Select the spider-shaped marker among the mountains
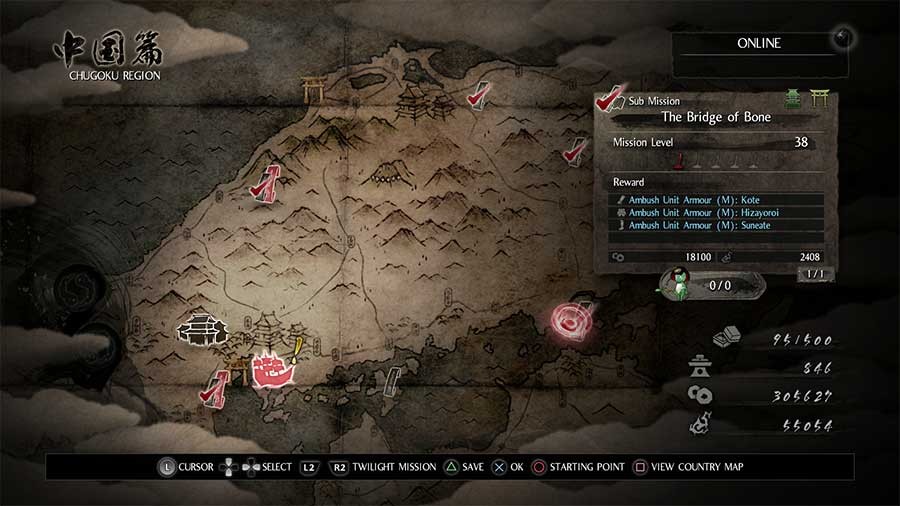This screenshot has height=506, width=900. tap(385, 177)
